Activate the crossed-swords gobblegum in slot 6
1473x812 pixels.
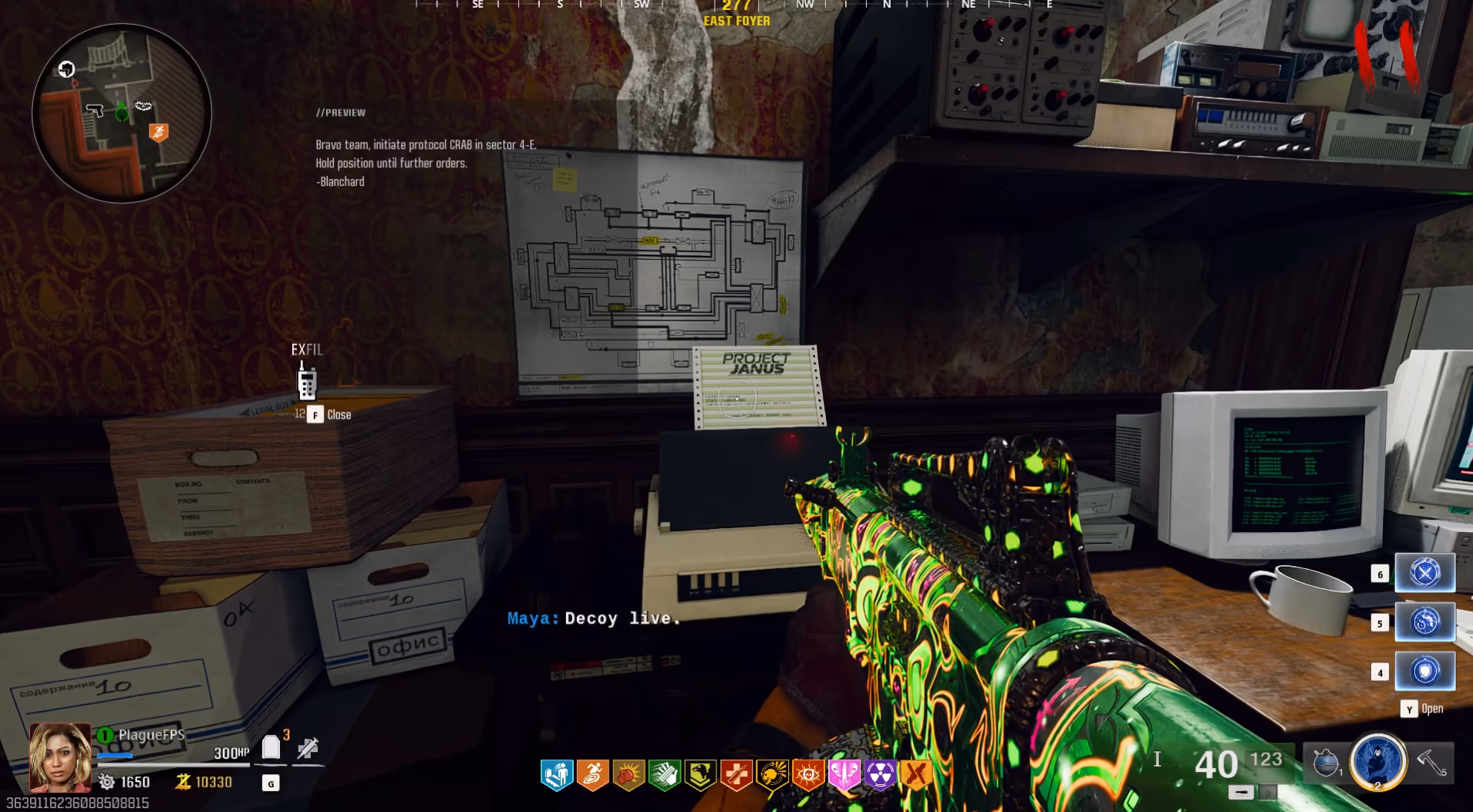pos(1424,573)
